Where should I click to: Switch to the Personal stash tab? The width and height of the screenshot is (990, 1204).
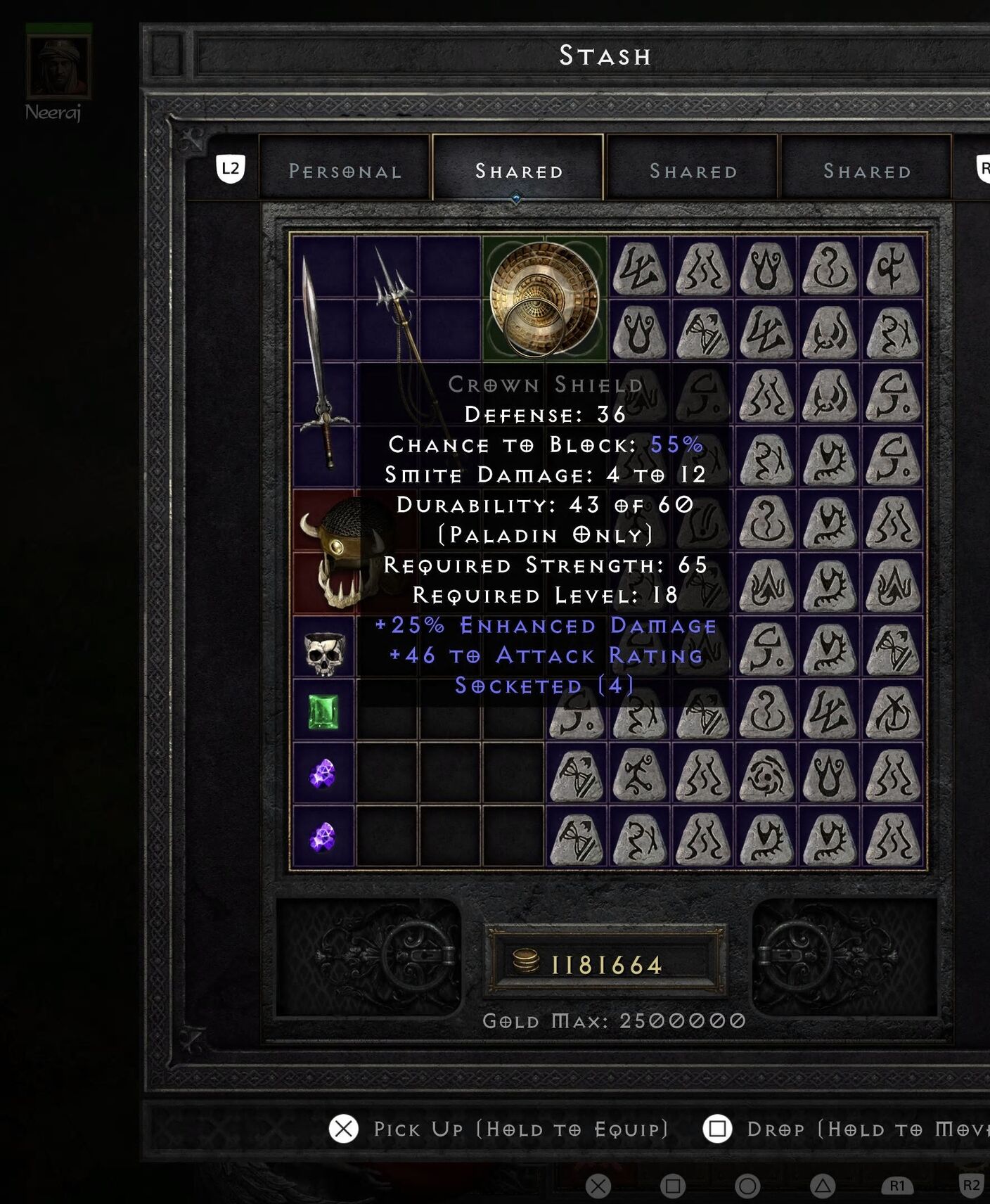[x=345, y=170]
